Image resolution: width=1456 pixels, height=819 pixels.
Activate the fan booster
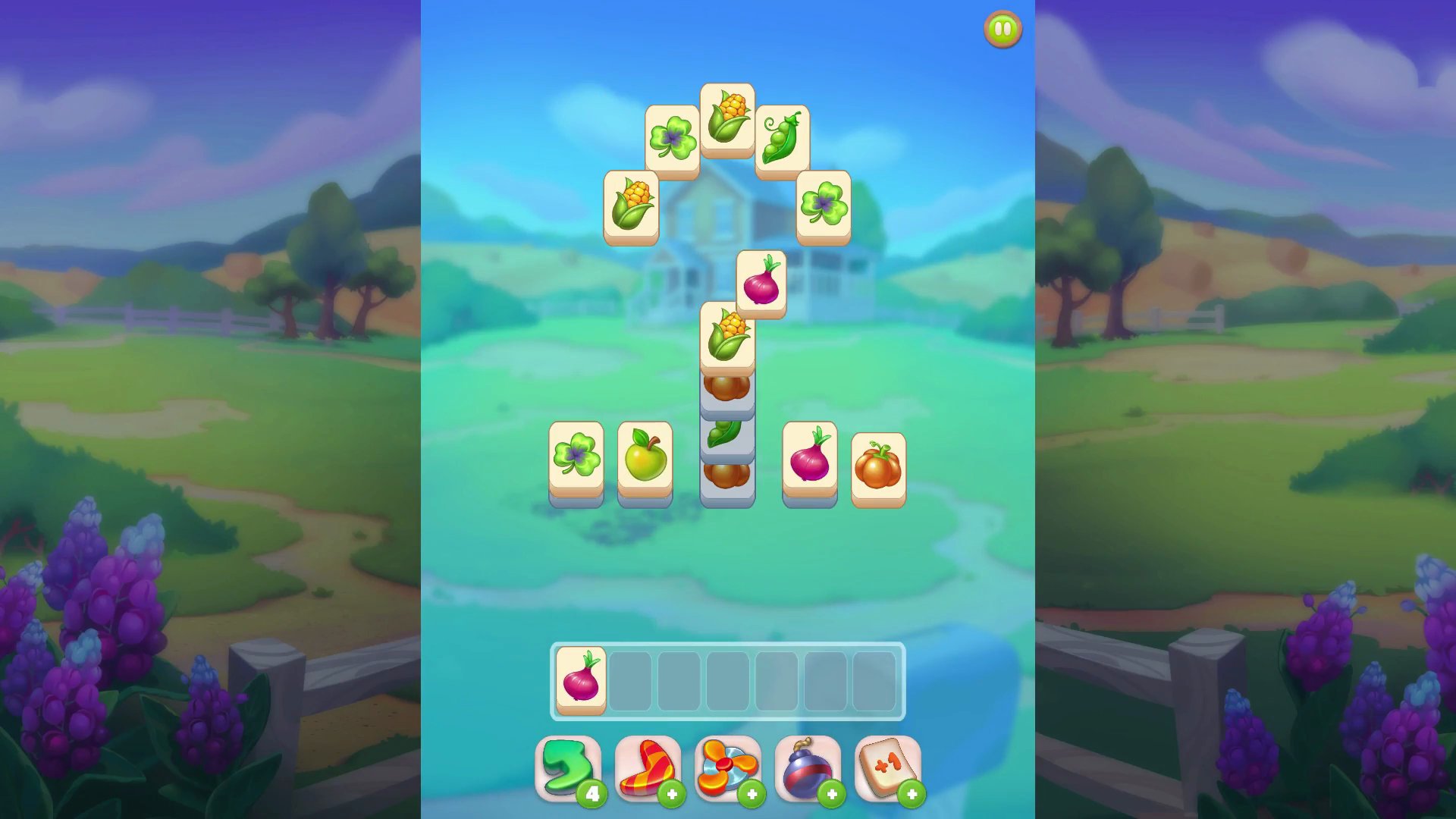pos(728,767)
